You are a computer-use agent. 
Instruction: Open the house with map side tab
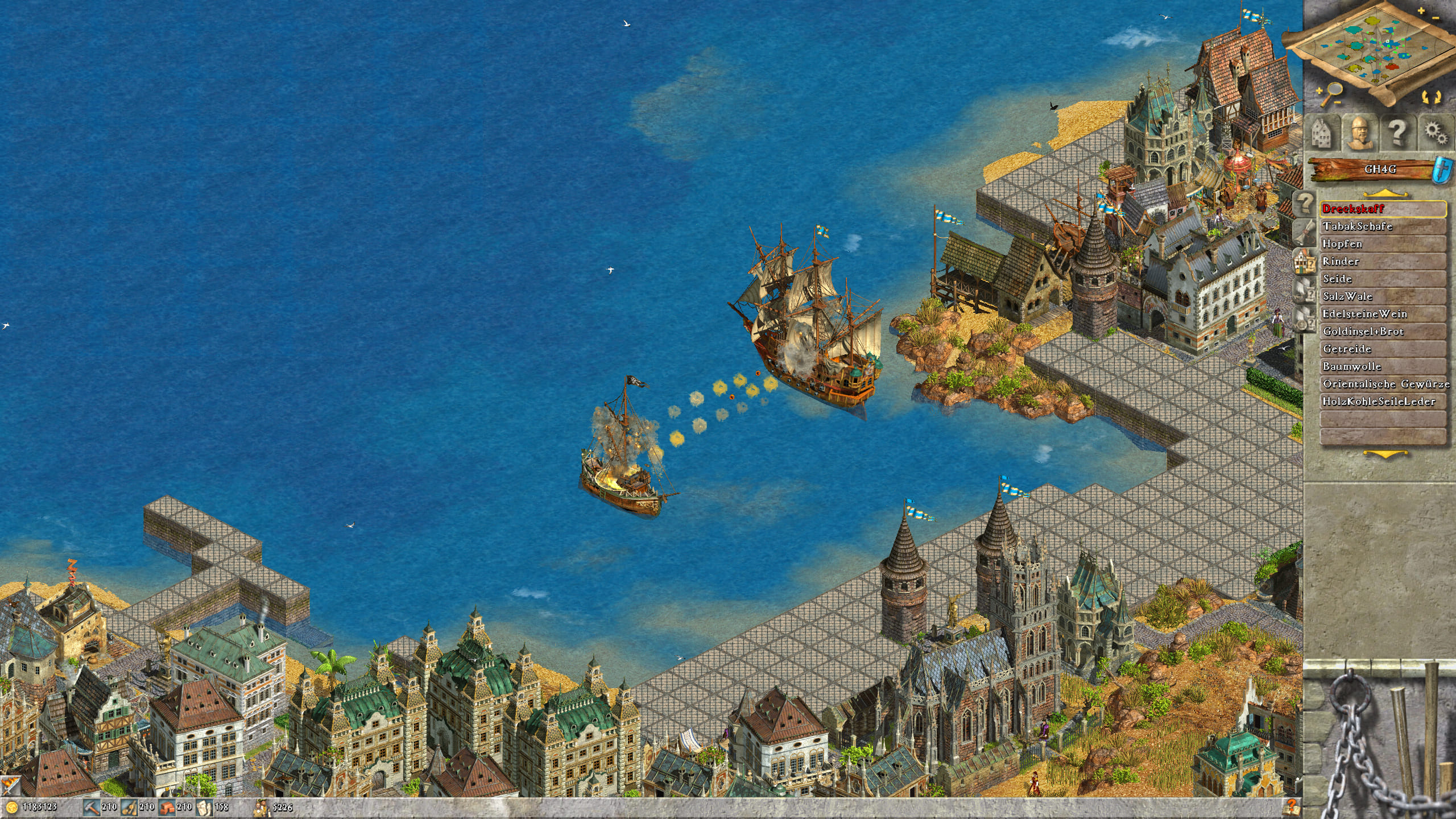(1306, 261)
